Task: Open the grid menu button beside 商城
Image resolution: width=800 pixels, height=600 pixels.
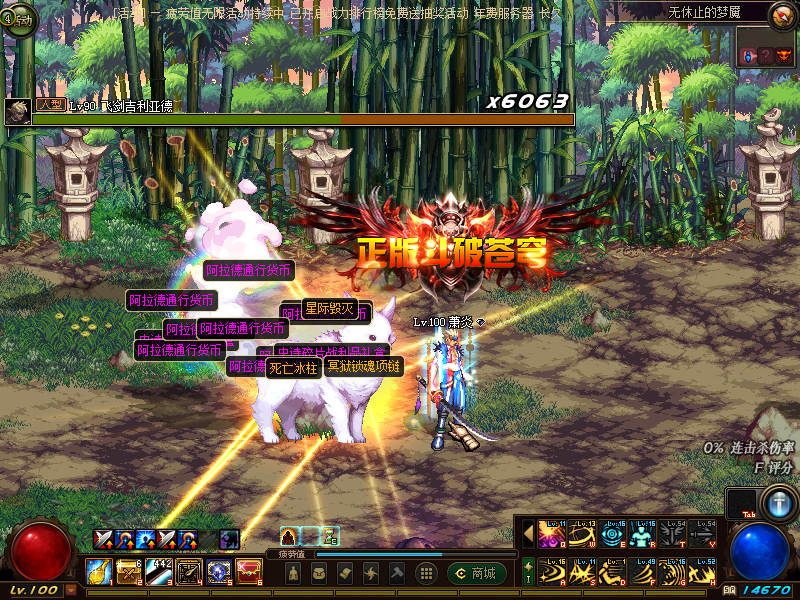Action: tap(426, 573)
